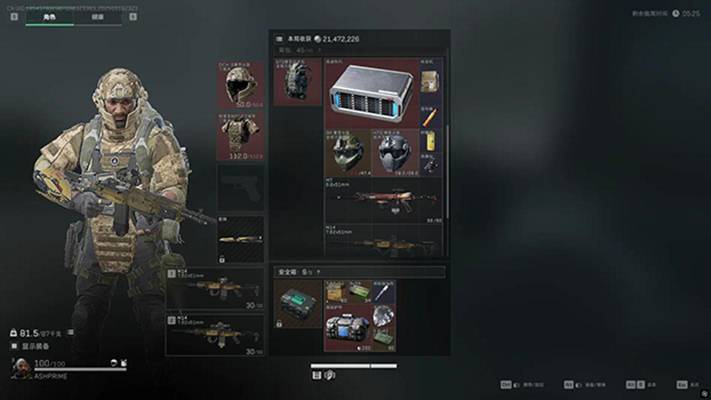
Task: Click the empty pistol slot
Action: point(240,187)
